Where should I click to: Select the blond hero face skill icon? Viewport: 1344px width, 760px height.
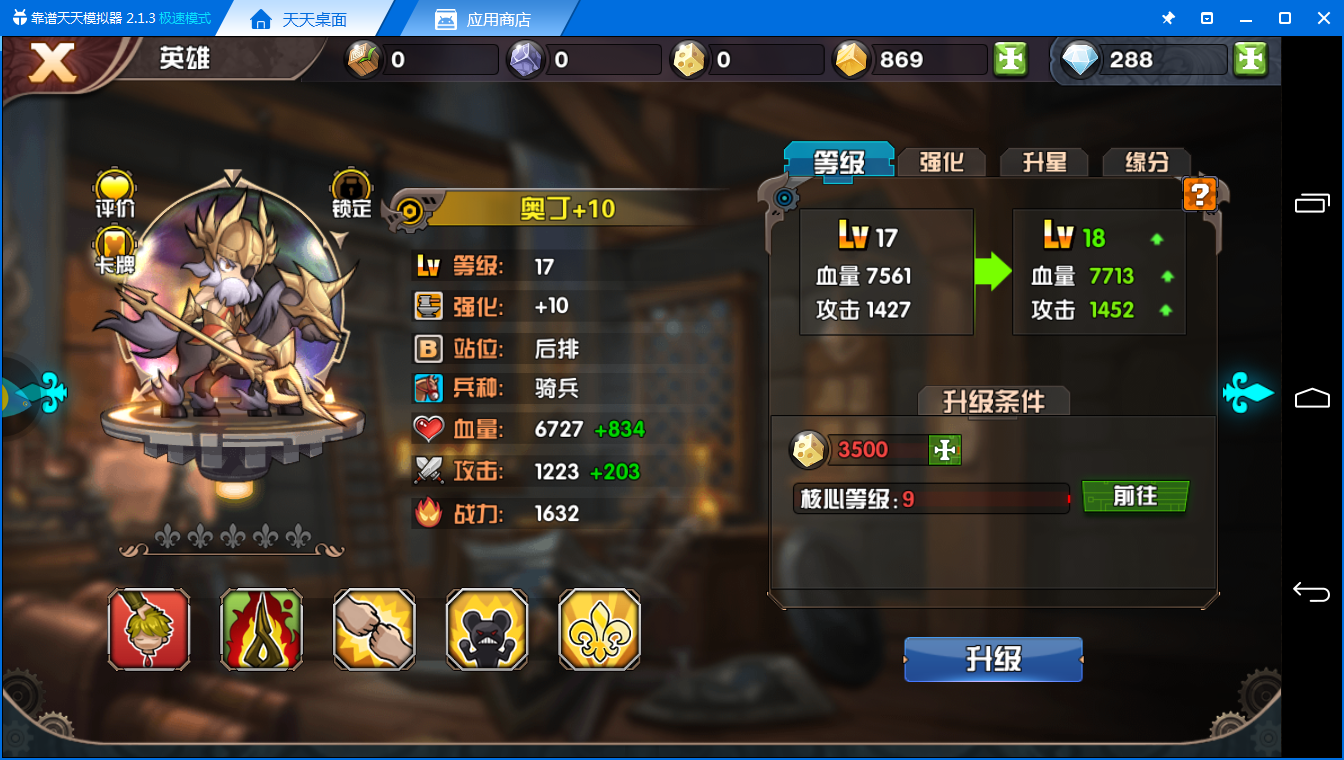click(149, 629)
